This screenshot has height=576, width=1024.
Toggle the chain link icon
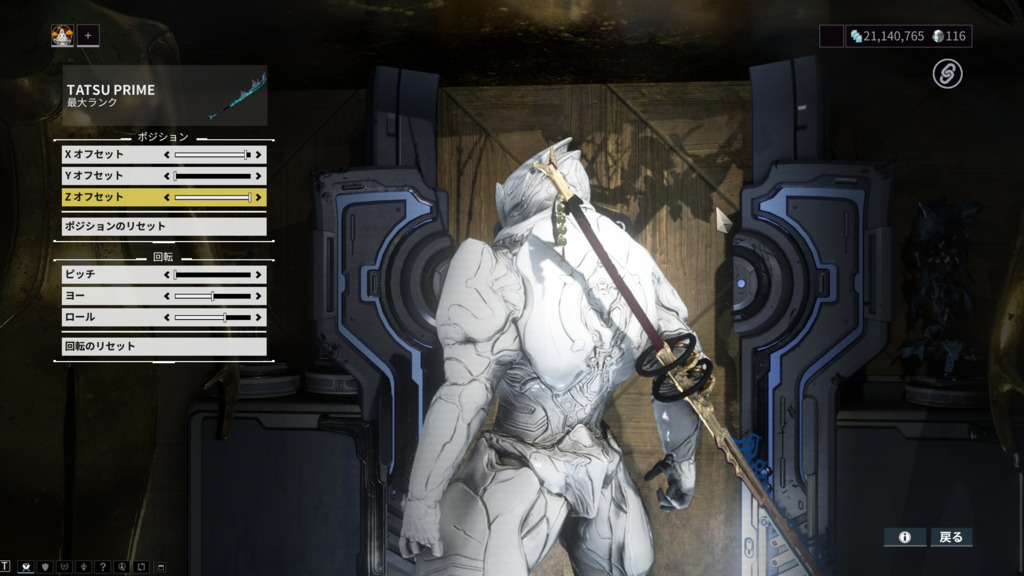tap(947, 73)
